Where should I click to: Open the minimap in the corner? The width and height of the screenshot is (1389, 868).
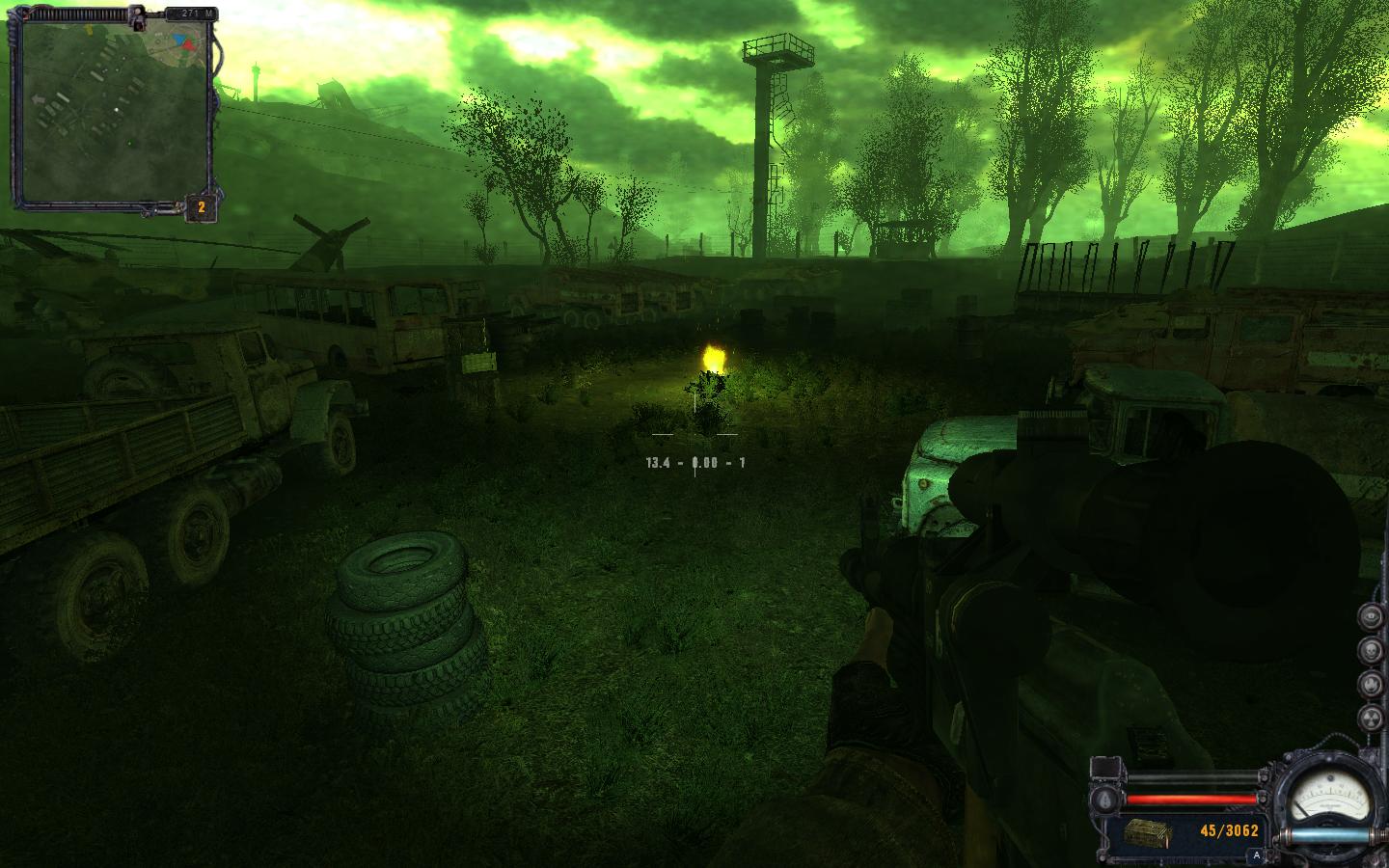(x=114, y=108)
